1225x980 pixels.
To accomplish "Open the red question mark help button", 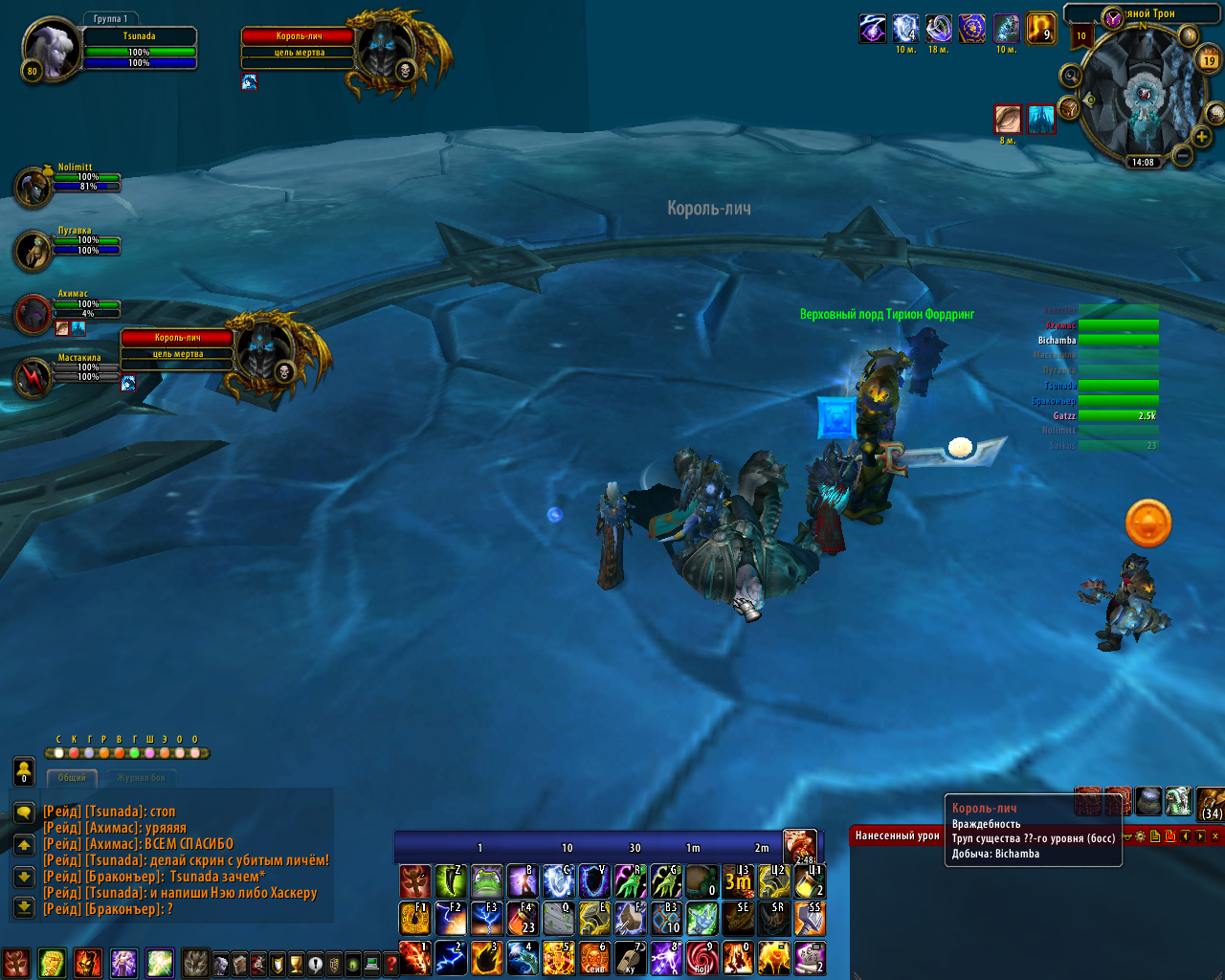I will [x=390, y=964].
